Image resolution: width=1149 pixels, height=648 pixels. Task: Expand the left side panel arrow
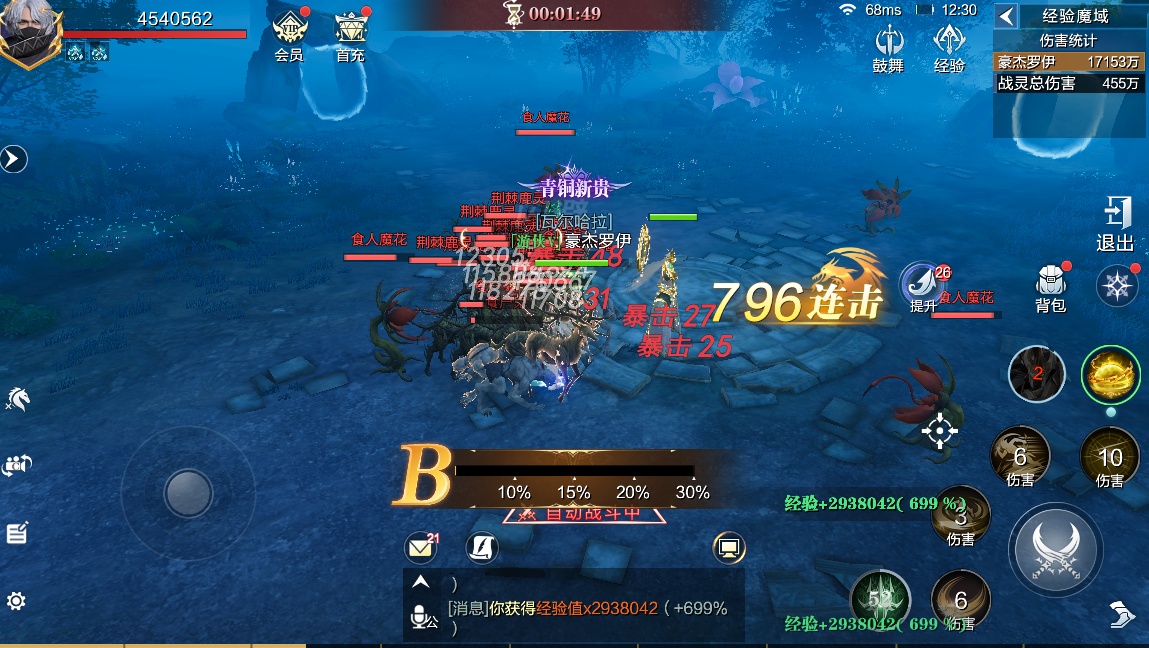(x=13, y=158)
